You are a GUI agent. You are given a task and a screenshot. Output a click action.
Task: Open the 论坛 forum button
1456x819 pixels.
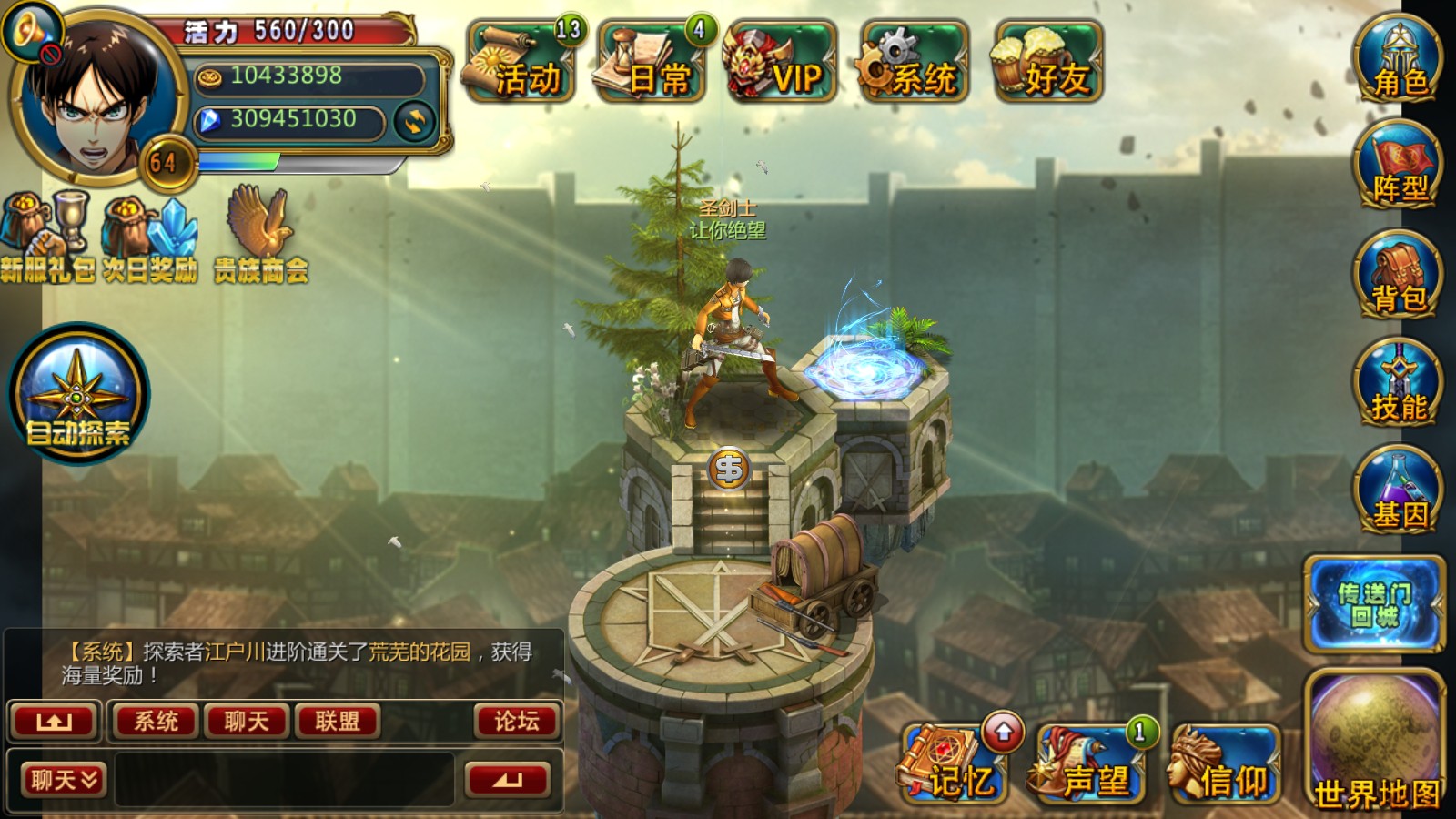[516, 722]
